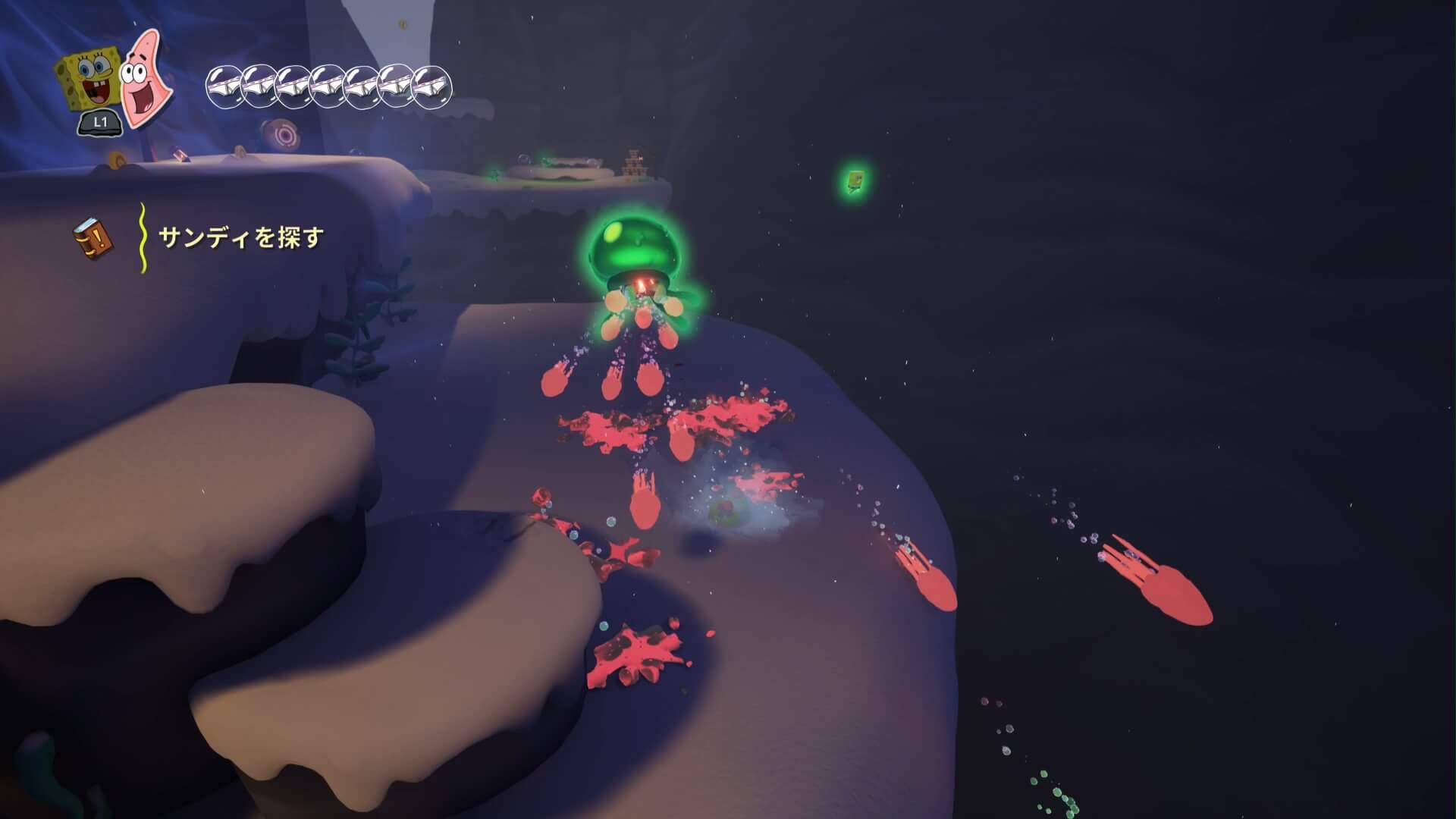Click the サンディを探す objective text
Screen dimensions: 1456x819
(241, 238)
